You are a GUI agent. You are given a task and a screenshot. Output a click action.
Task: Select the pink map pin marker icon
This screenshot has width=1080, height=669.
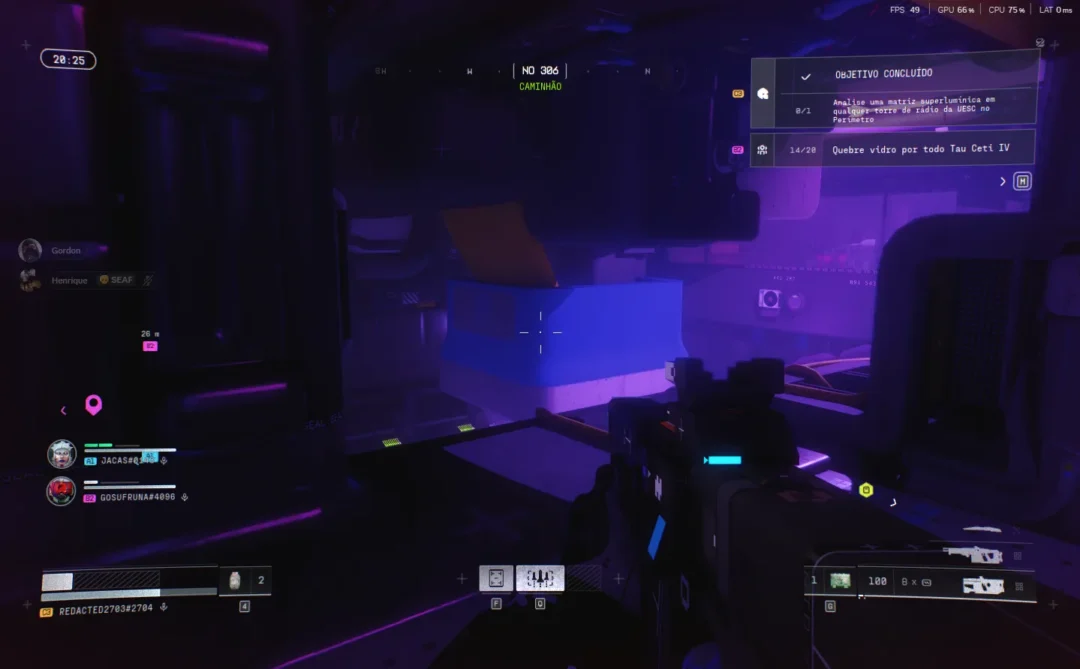pos(93,405)
